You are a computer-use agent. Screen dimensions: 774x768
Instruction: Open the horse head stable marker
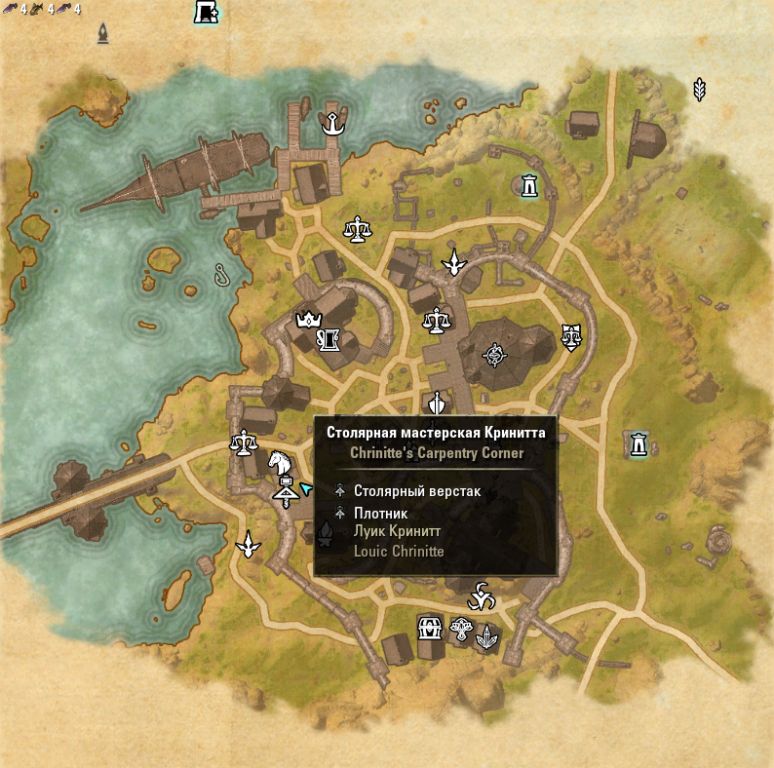tap(281, 463)
